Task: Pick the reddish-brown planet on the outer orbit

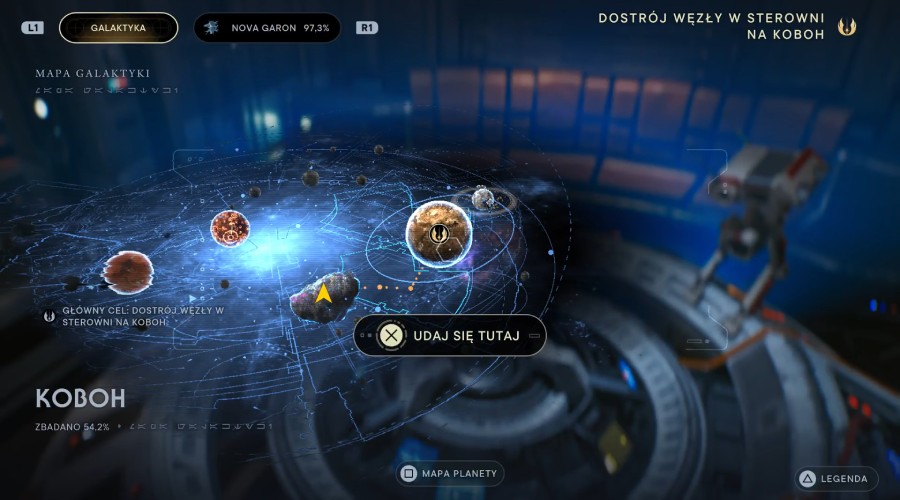Action: click(129, 272)
